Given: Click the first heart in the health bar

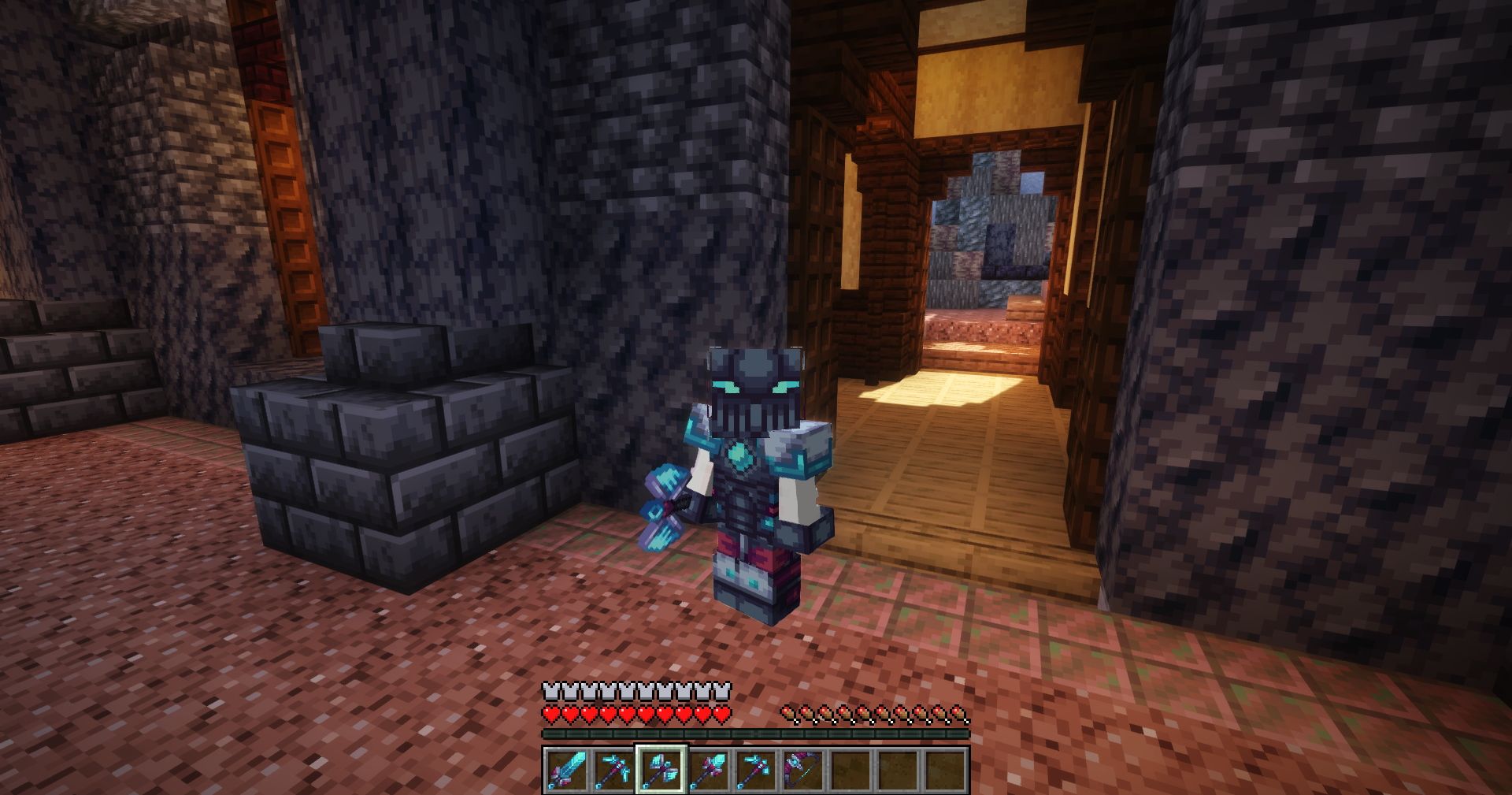Looking at the screenshot, I should click(x=549, y=714).
